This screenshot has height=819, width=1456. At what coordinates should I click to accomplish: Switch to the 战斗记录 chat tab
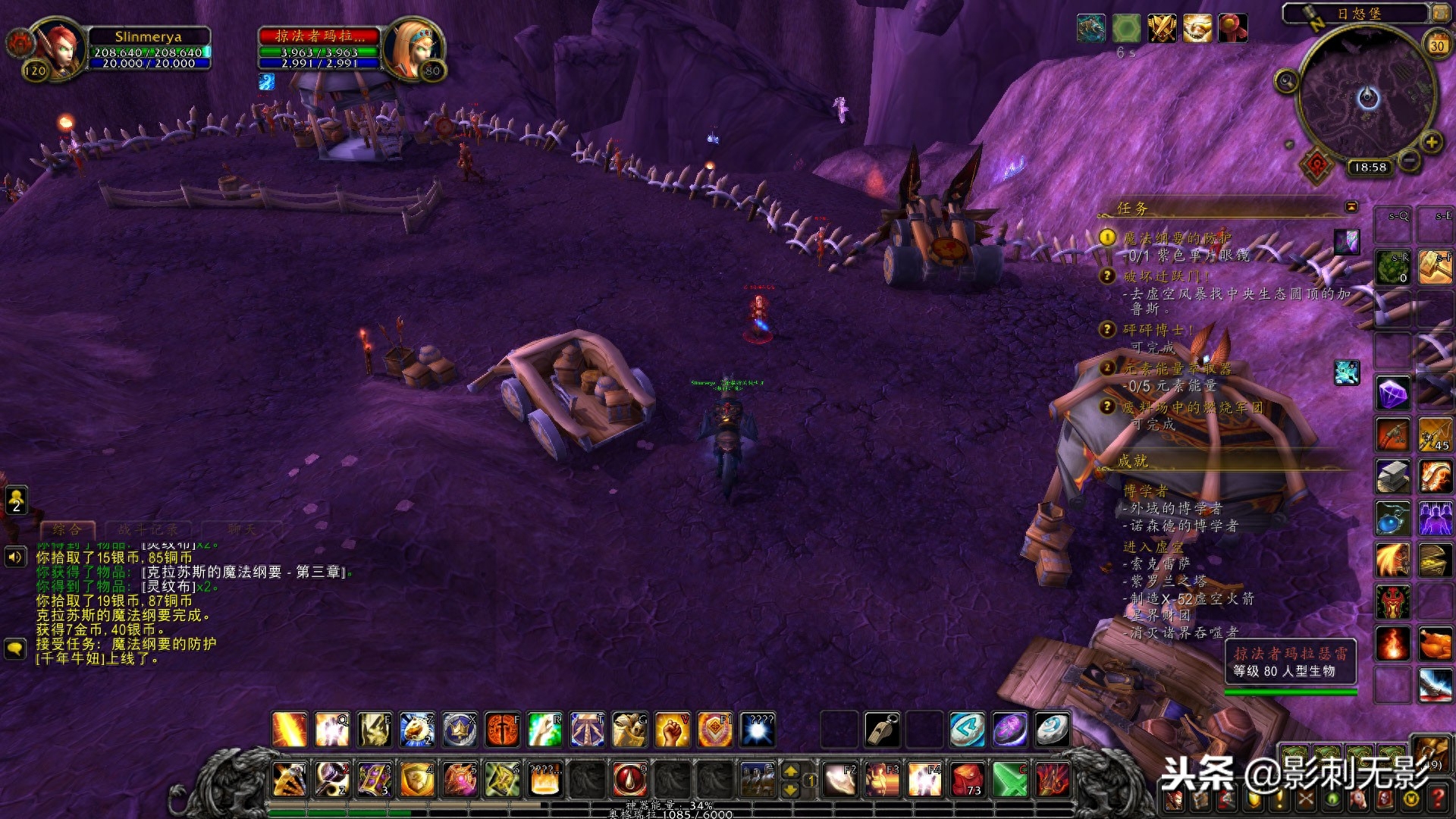(148, 529)
